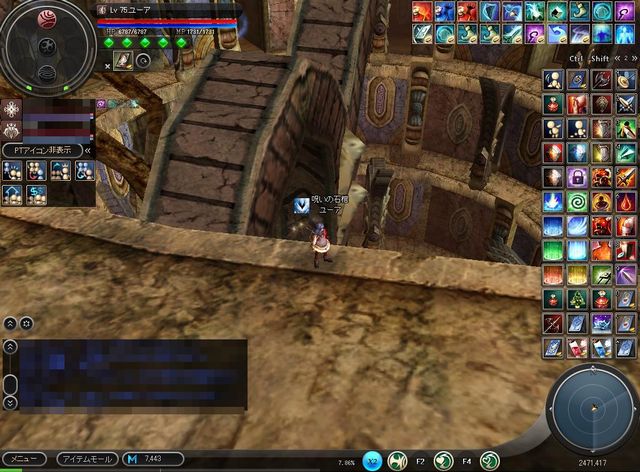Open the アイテムモール item shop

[86, 459]
